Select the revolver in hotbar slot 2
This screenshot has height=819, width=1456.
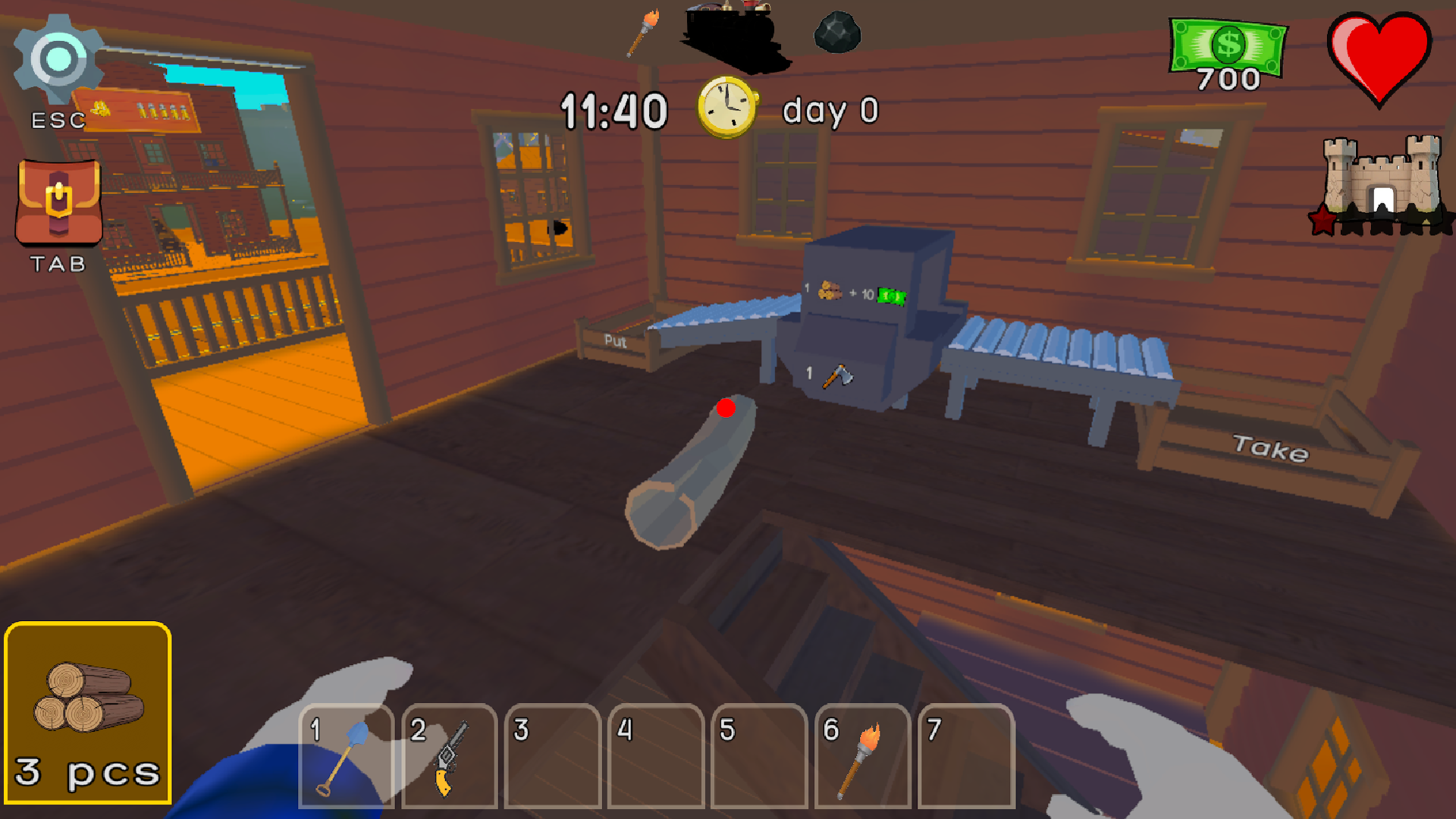coord(449,758)
